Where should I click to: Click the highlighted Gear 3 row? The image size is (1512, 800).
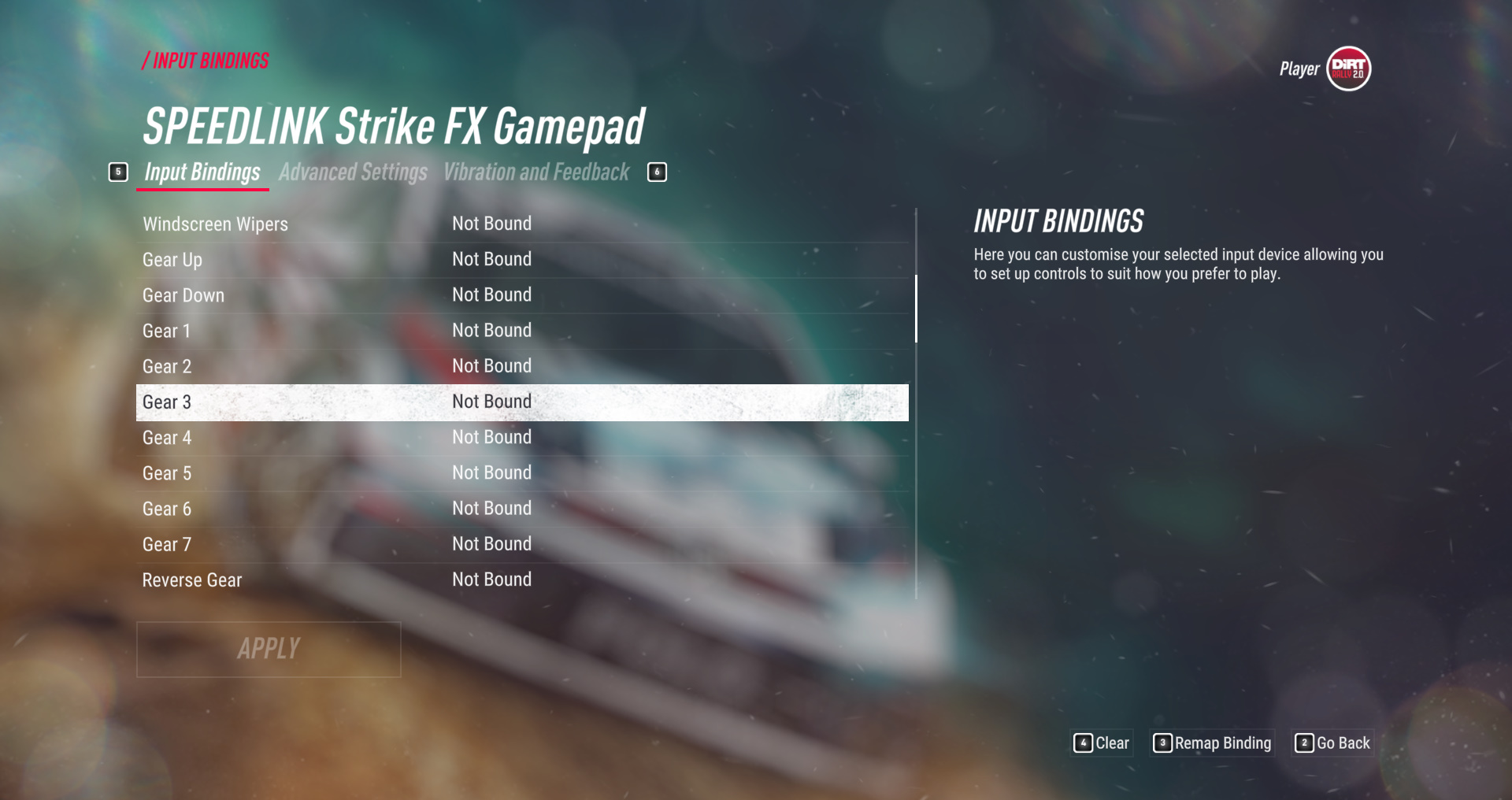point(521,402)
